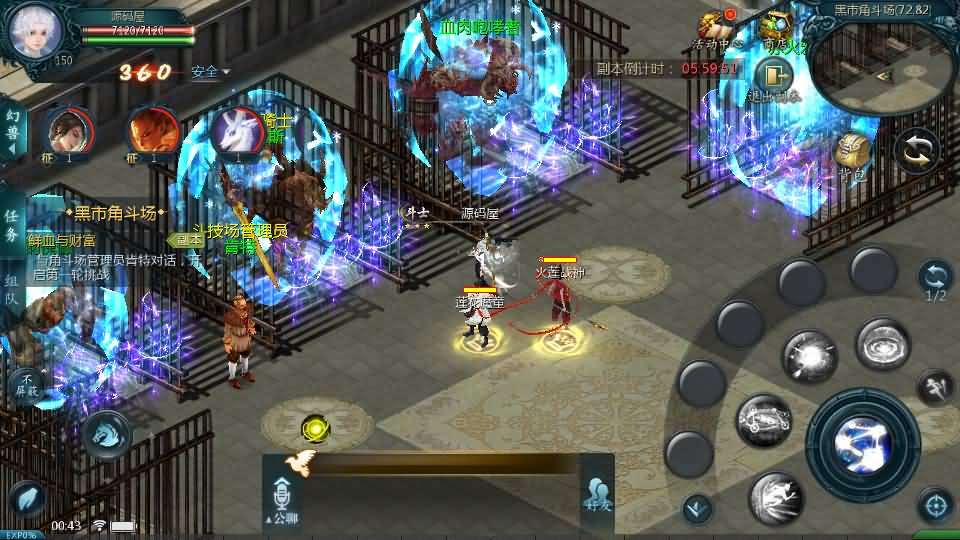Tap the target lock crosshair button

[x=935, y=505]
